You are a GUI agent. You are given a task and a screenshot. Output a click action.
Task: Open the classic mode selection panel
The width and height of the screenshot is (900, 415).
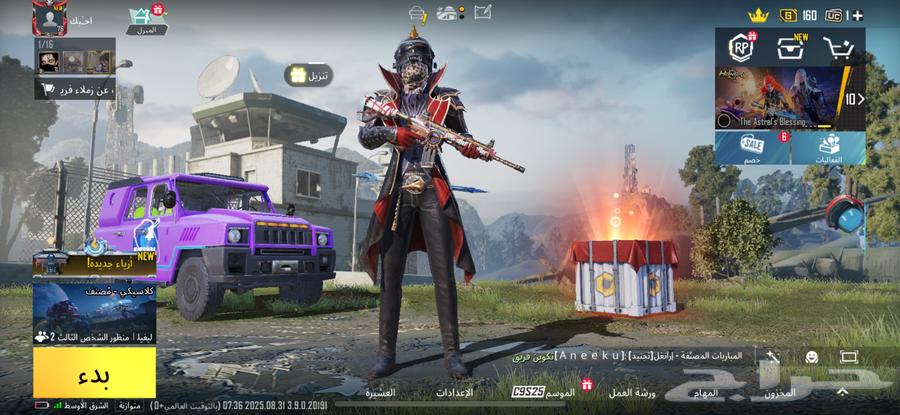click(94, 312)
